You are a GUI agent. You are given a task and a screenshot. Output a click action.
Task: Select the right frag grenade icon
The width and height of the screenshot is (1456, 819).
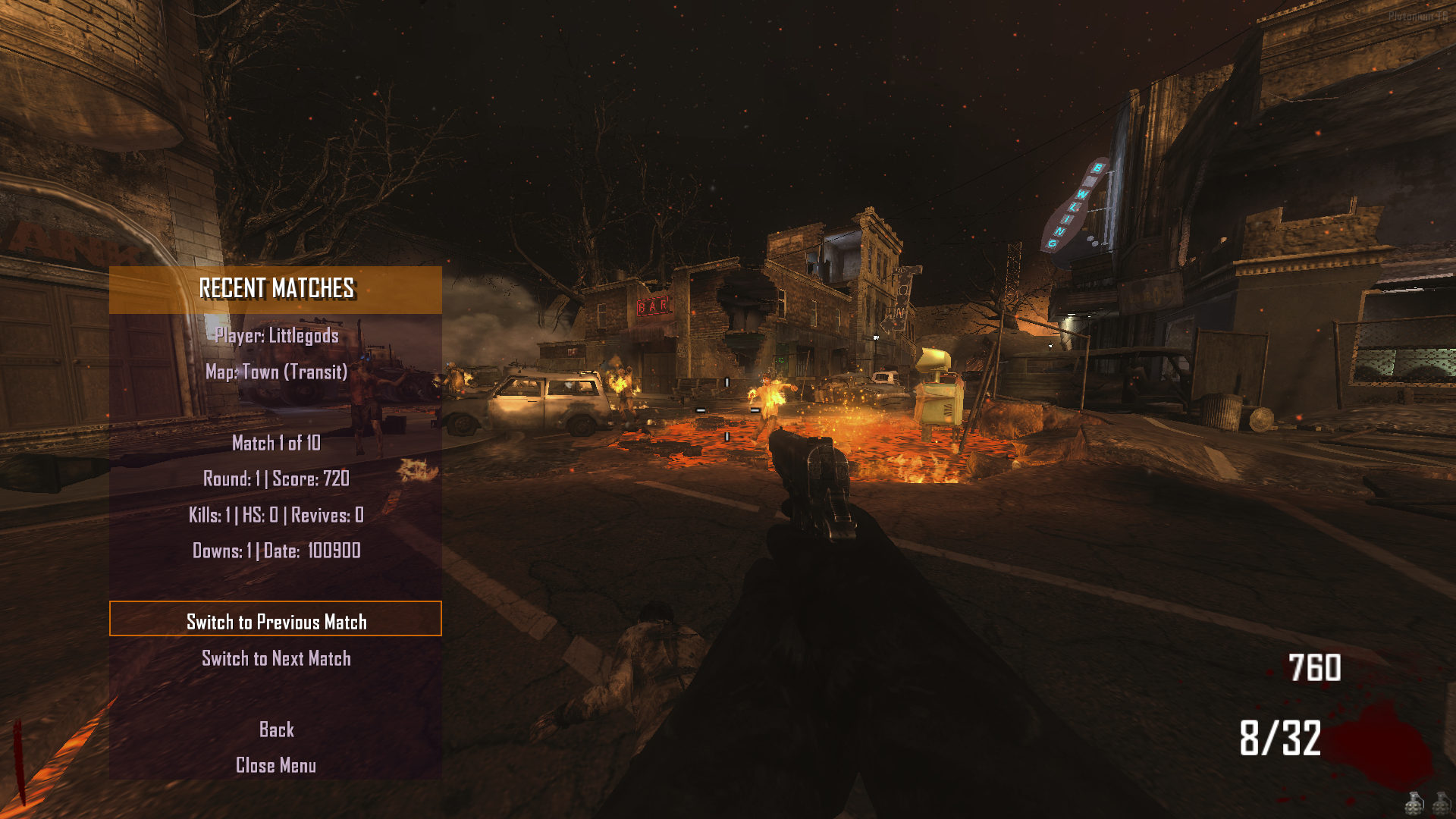[1441, 804]
